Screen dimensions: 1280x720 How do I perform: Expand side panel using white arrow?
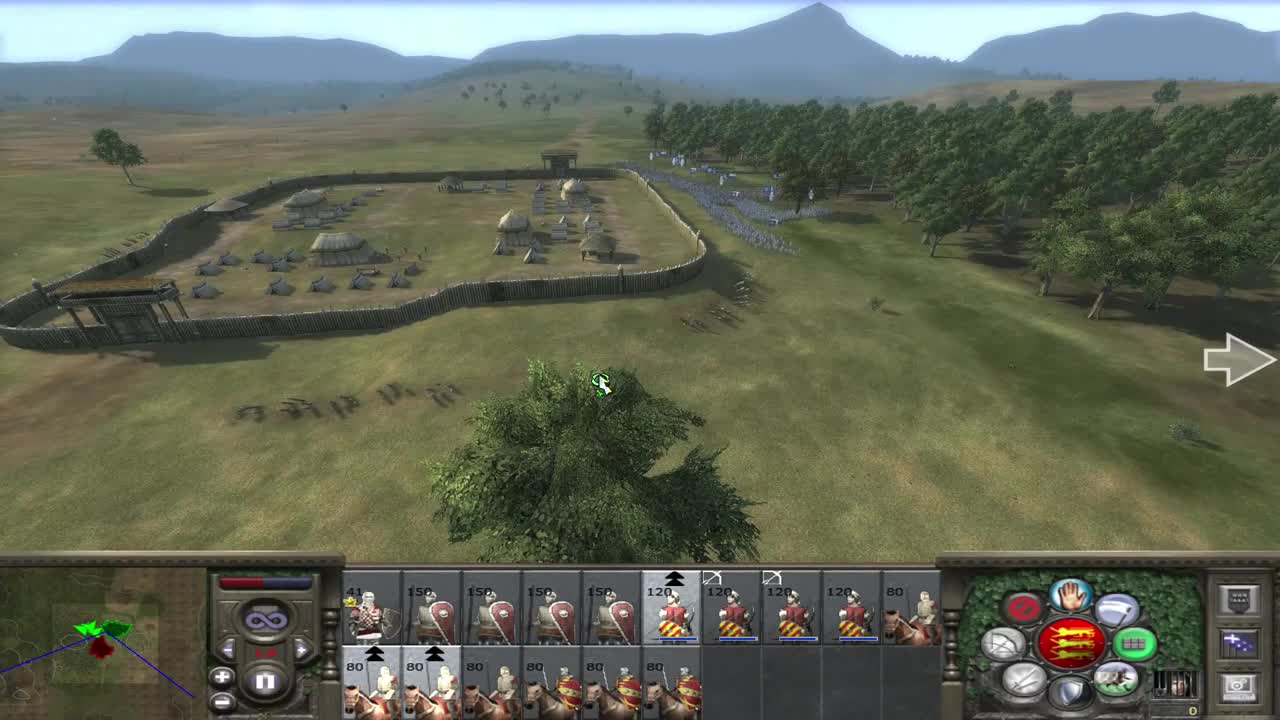click(1240, 362)
